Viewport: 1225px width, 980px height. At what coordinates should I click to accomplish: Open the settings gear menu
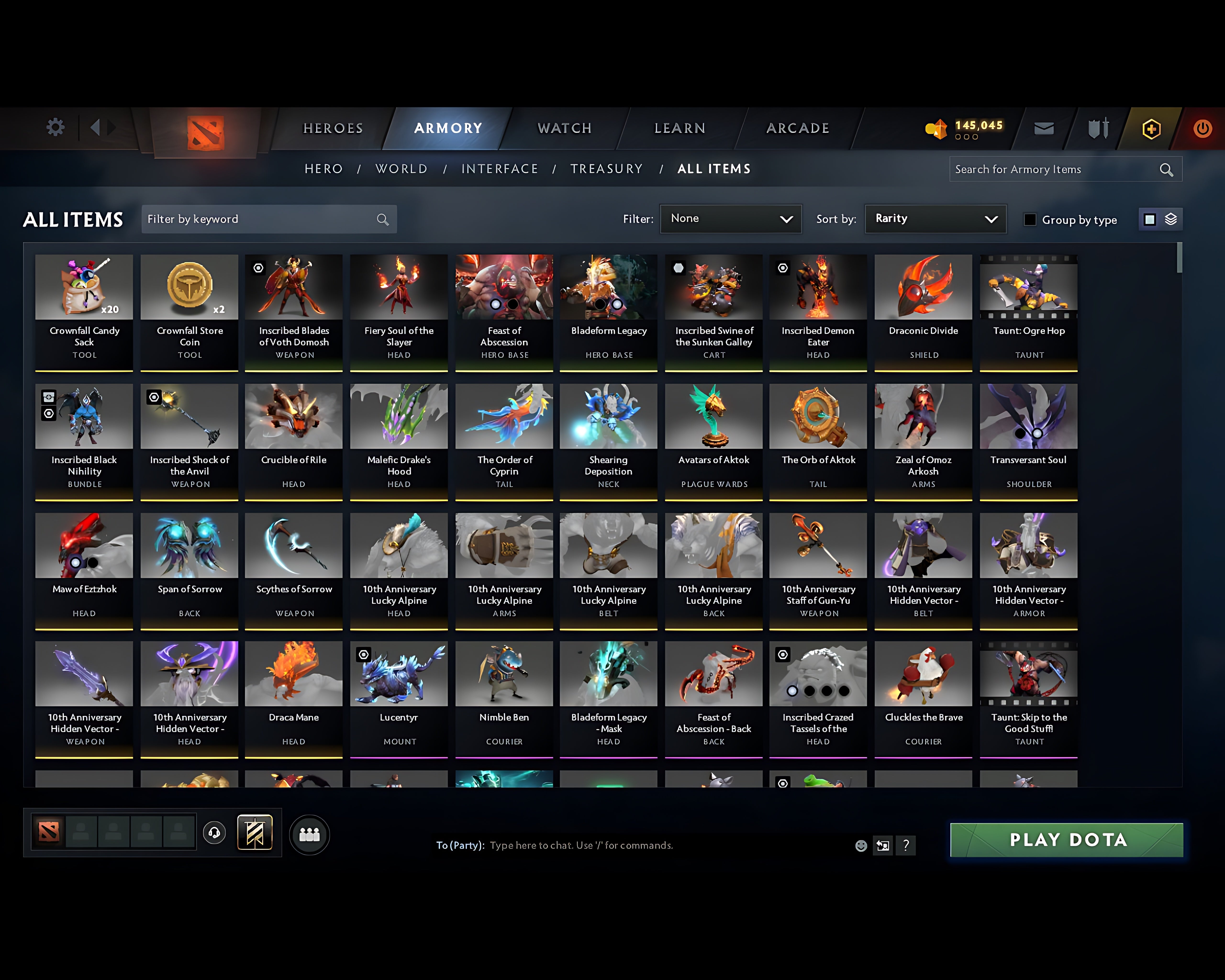tap(55, 128)
